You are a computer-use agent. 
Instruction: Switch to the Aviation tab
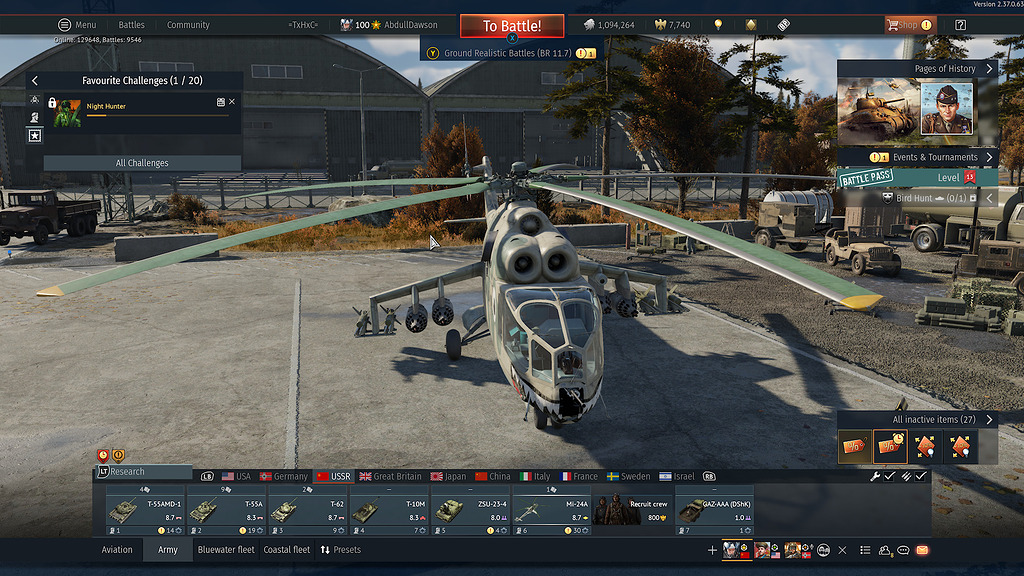(x=117, y=550)
